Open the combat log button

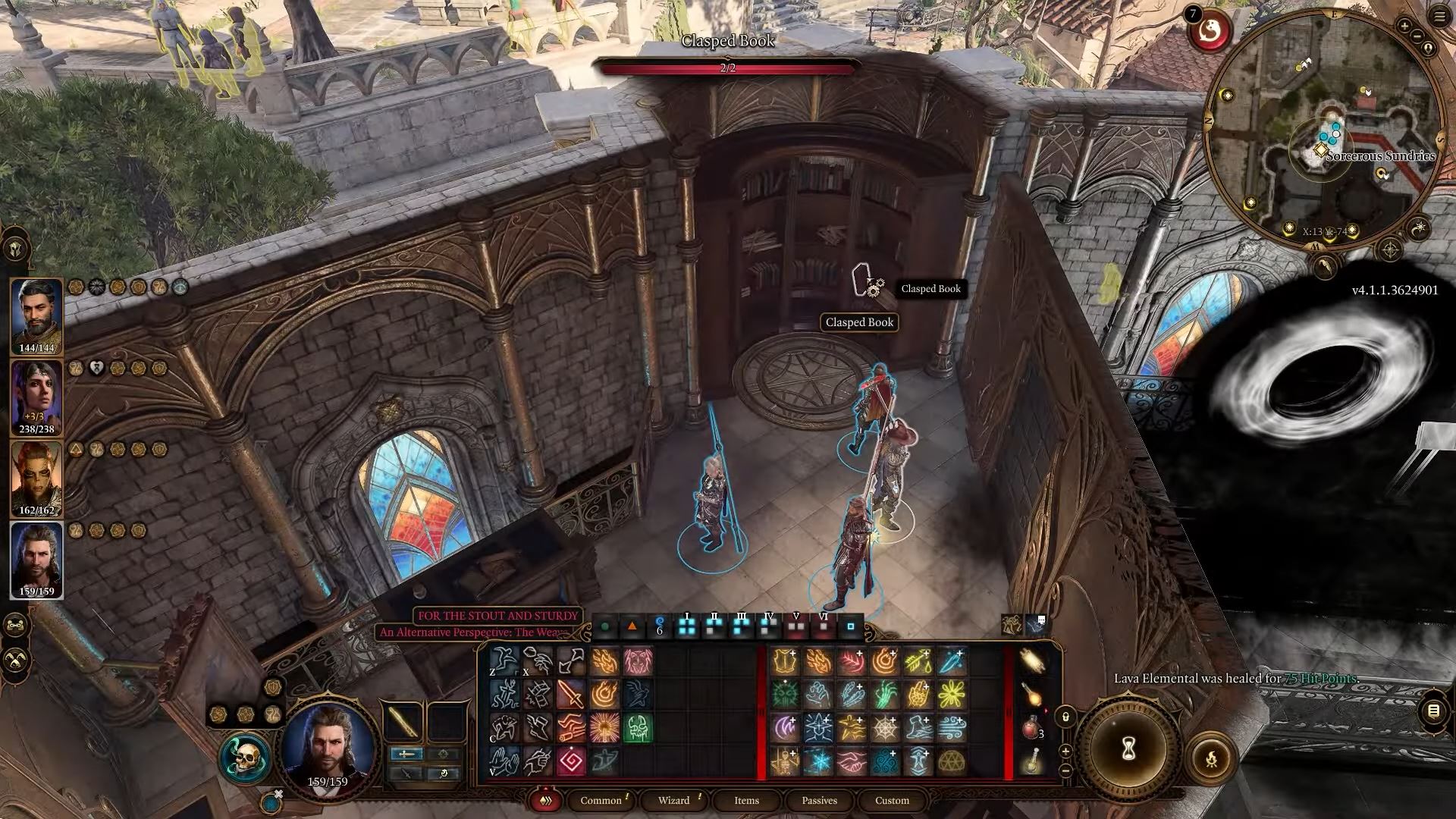[x=1433, y=711]
